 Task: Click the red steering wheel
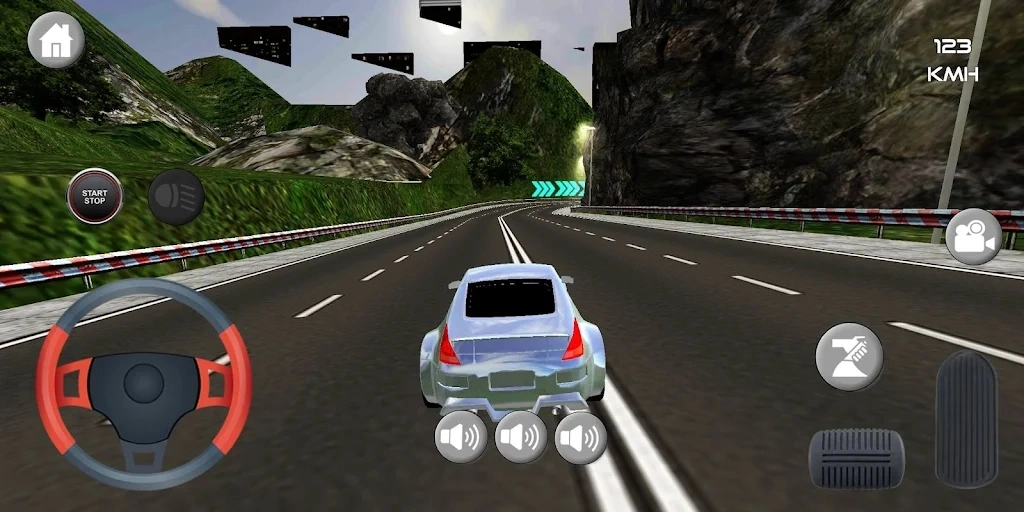click(143, 383)
